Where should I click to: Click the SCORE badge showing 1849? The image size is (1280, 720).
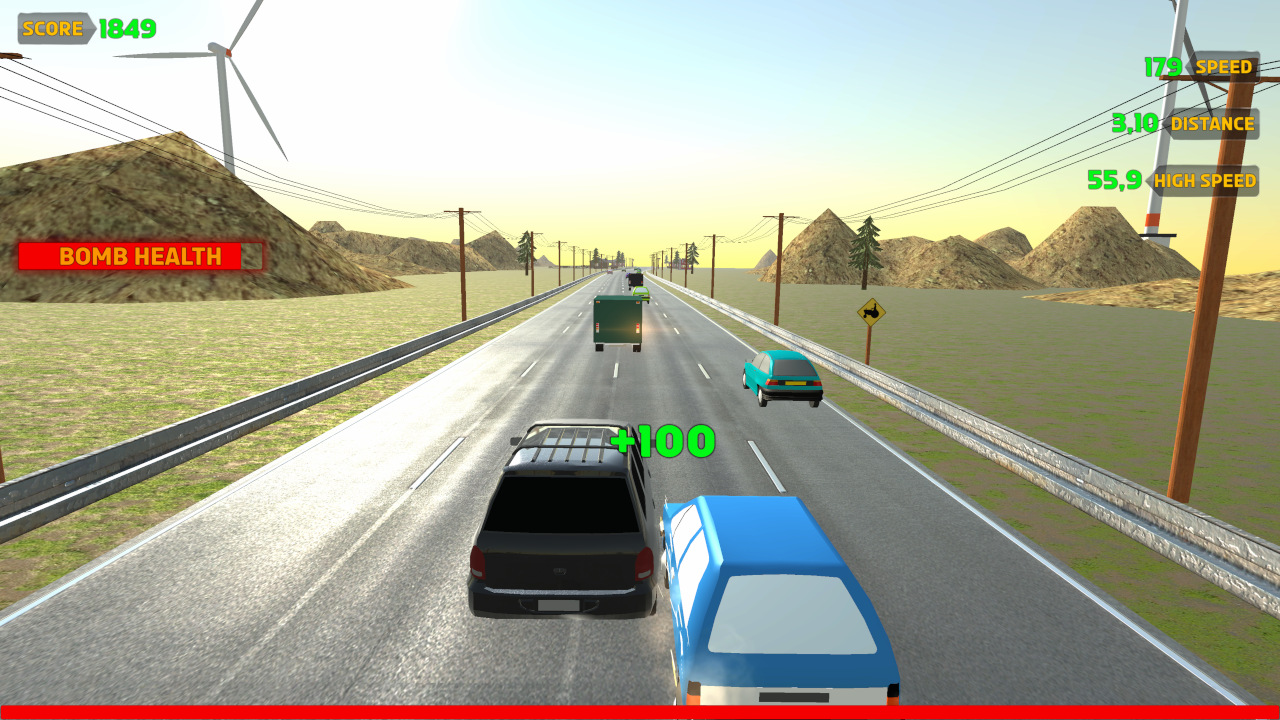(x=55, y=28)
